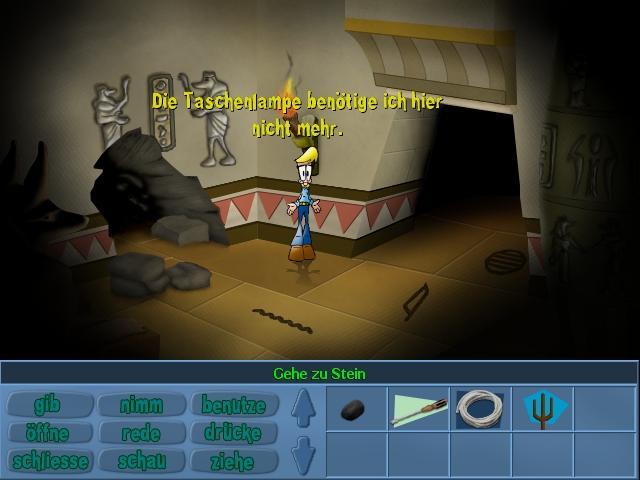
Task: Click the "öffne" verb button
Action: coord(48,433)
